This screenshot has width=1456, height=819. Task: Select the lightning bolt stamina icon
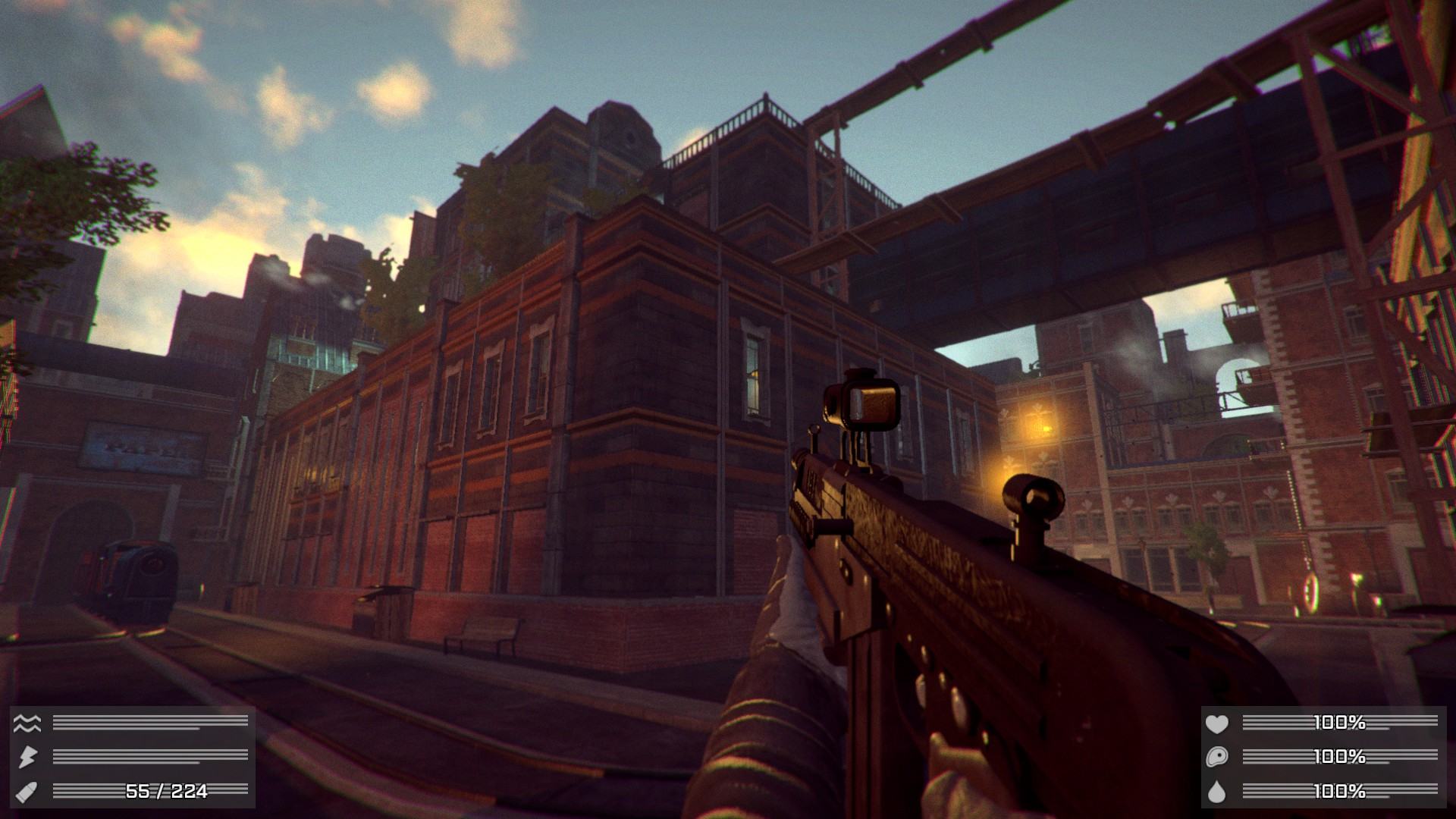[27, 757]
